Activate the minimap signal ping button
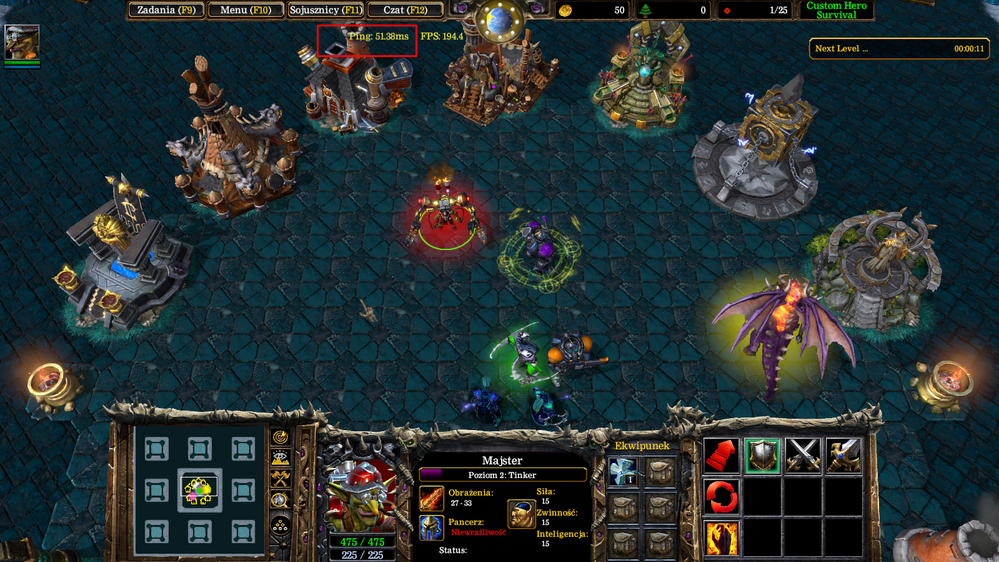999x562 pixels. [x=280, y=438]
